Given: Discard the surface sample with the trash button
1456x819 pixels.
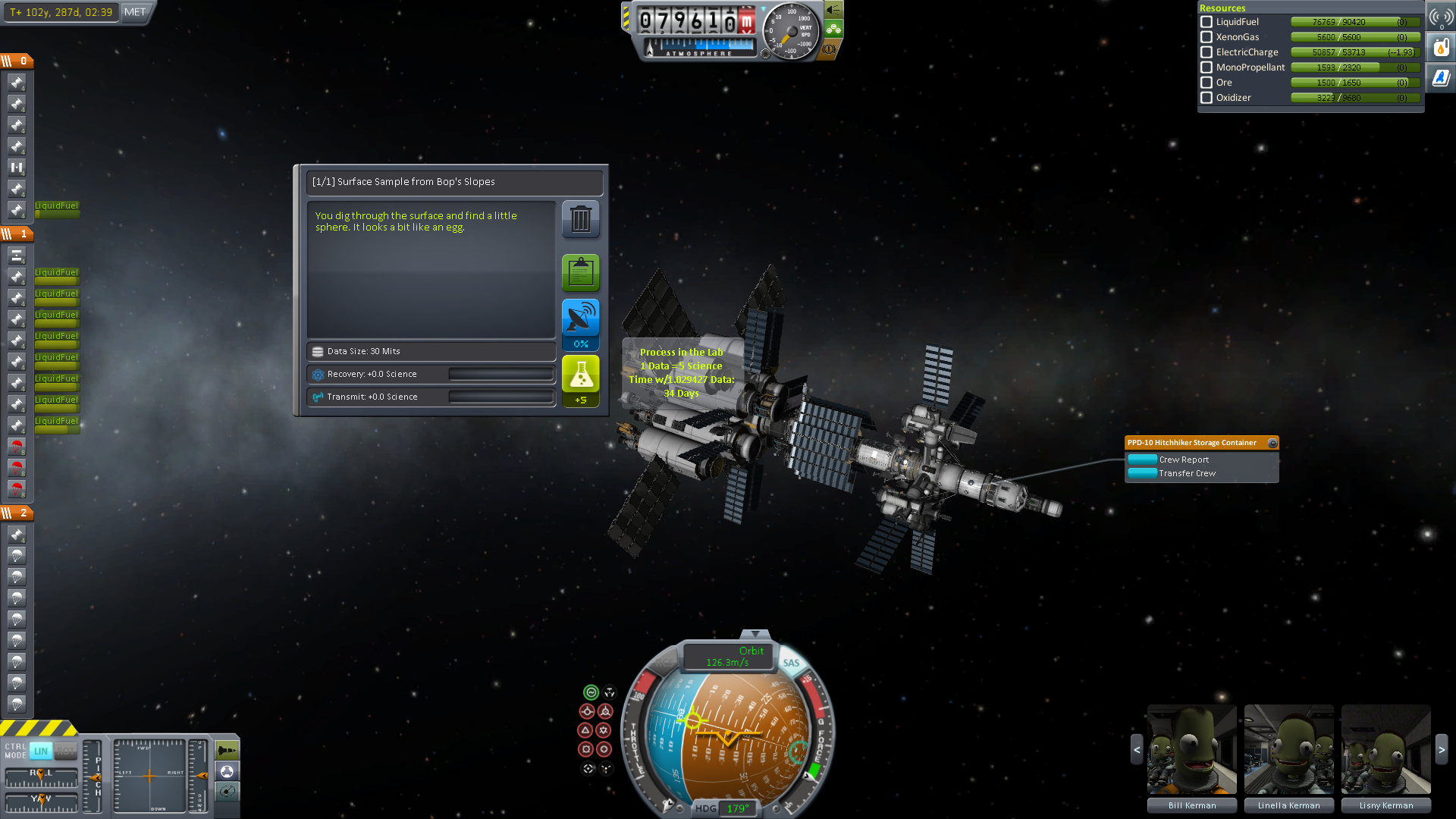Looking at the screenshot, I should (580, 220).
